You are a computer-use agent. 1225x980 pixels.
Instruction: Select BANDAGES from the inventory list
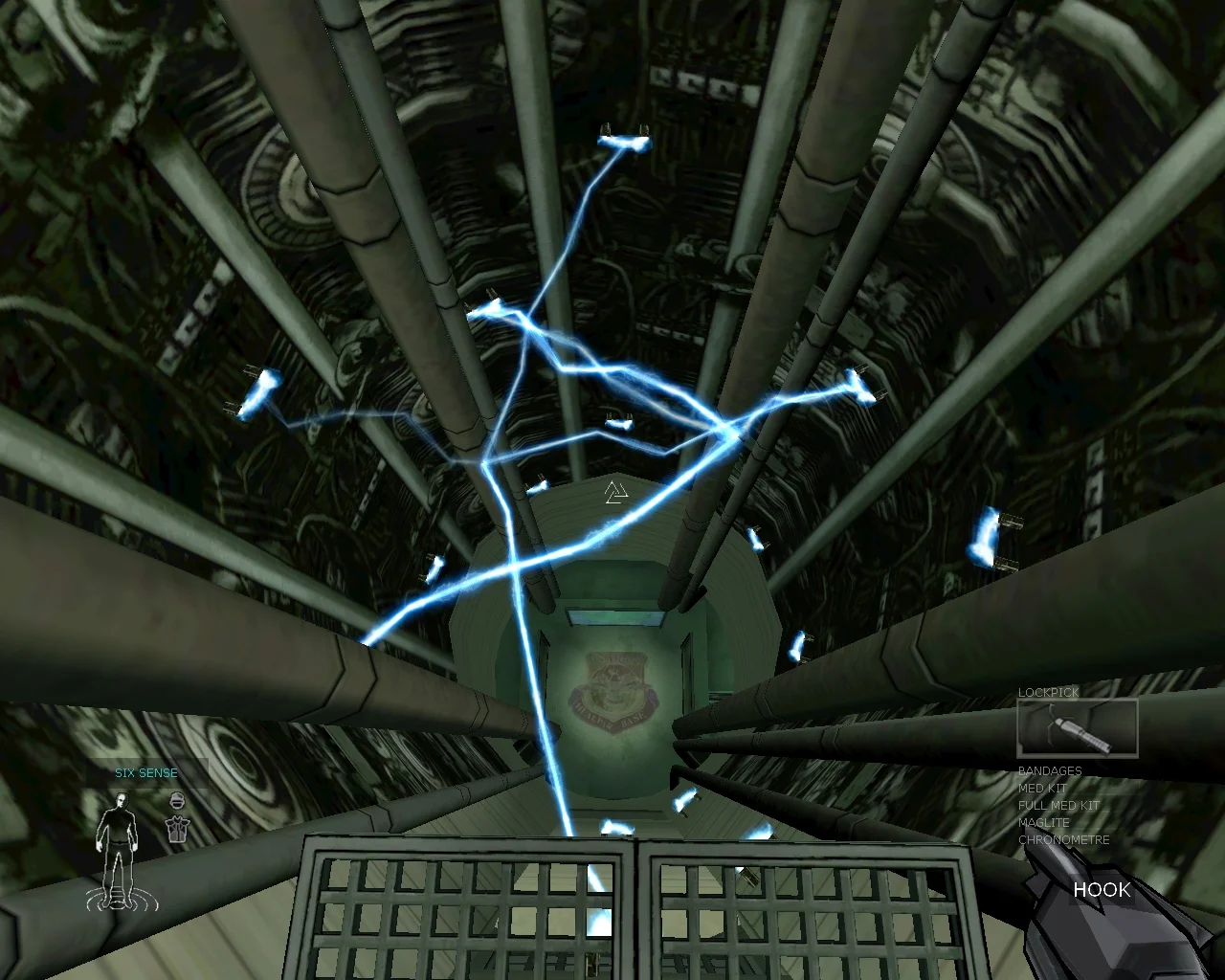(x=1049, y=770)
